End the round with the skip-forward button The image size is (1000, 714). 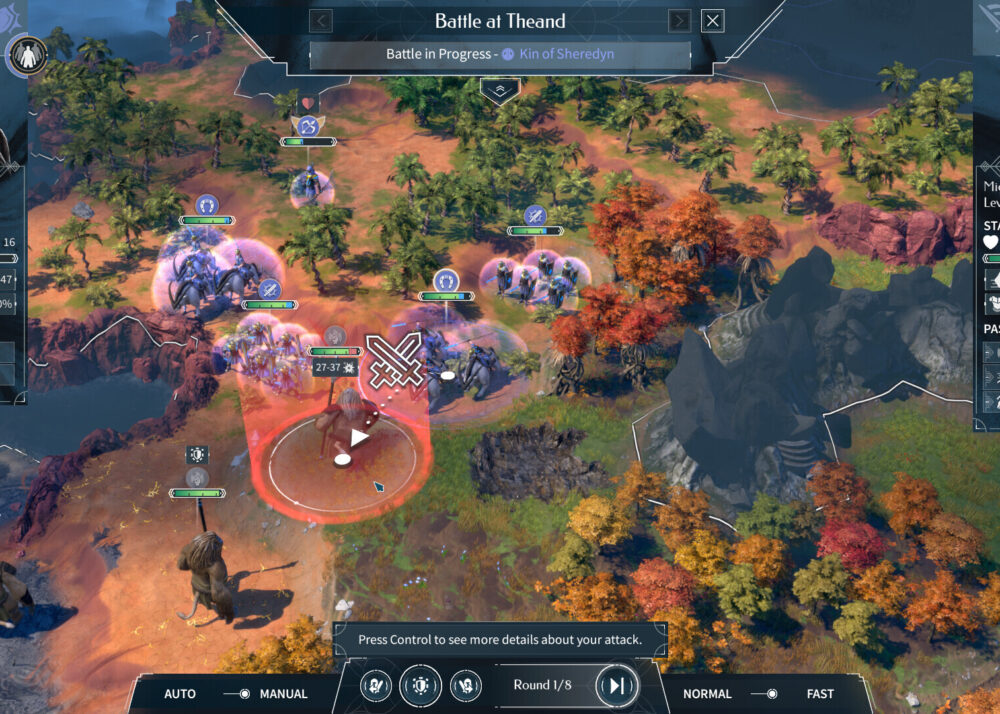click(x=616, y=685)
